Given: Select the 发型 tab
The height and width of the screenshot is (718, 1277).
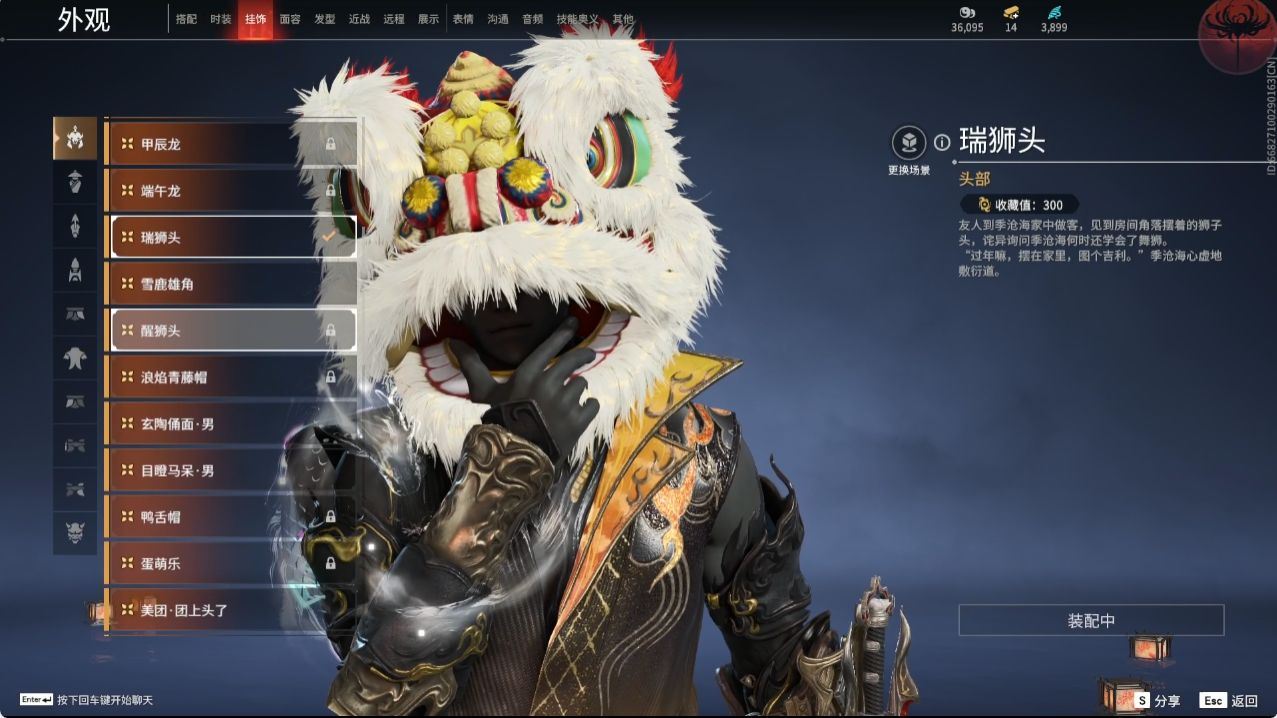Looking at the screenshot, I should (325, 19).
